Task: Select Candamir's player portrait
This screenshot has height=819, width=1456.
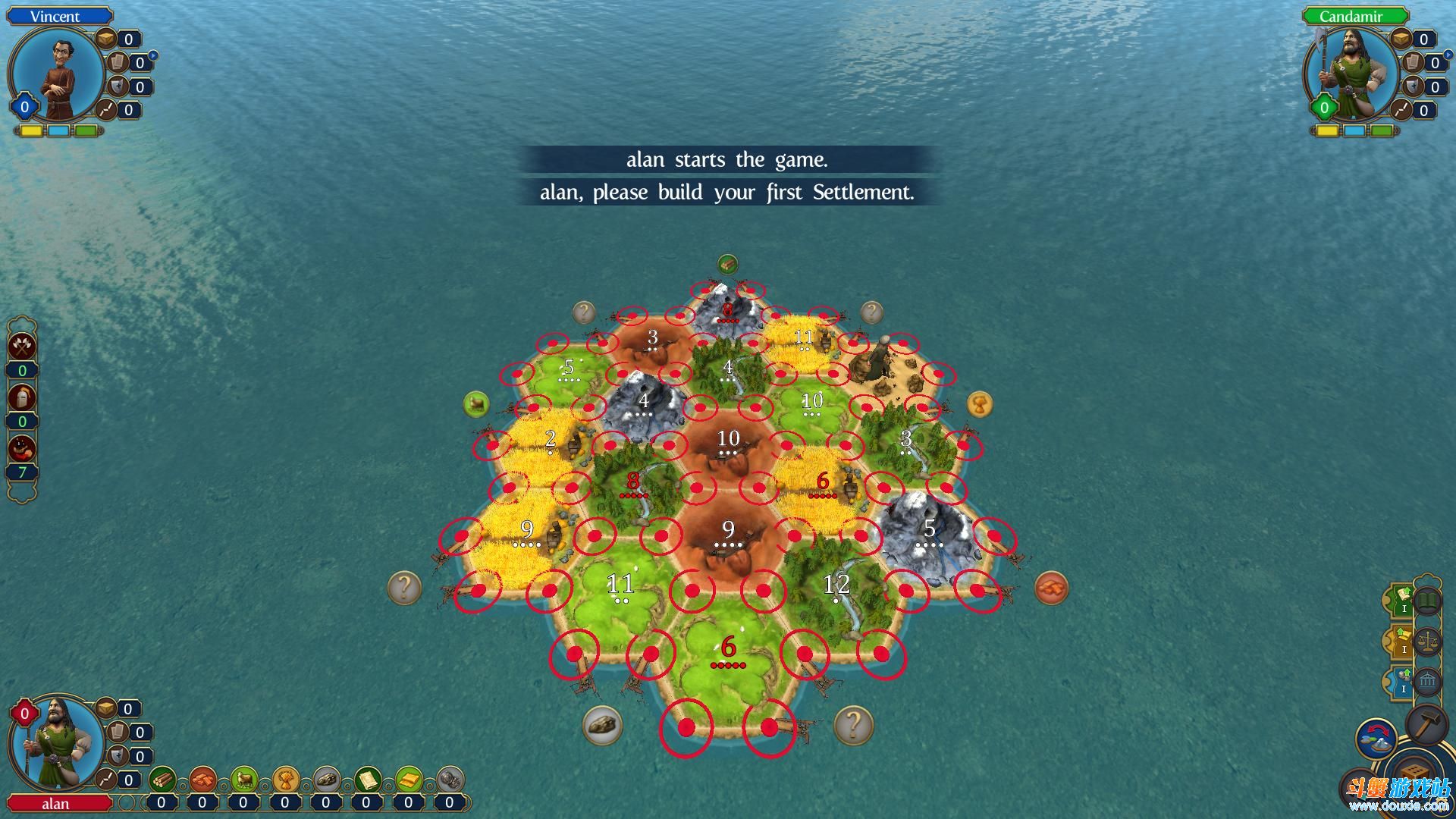Action: 1351,75
